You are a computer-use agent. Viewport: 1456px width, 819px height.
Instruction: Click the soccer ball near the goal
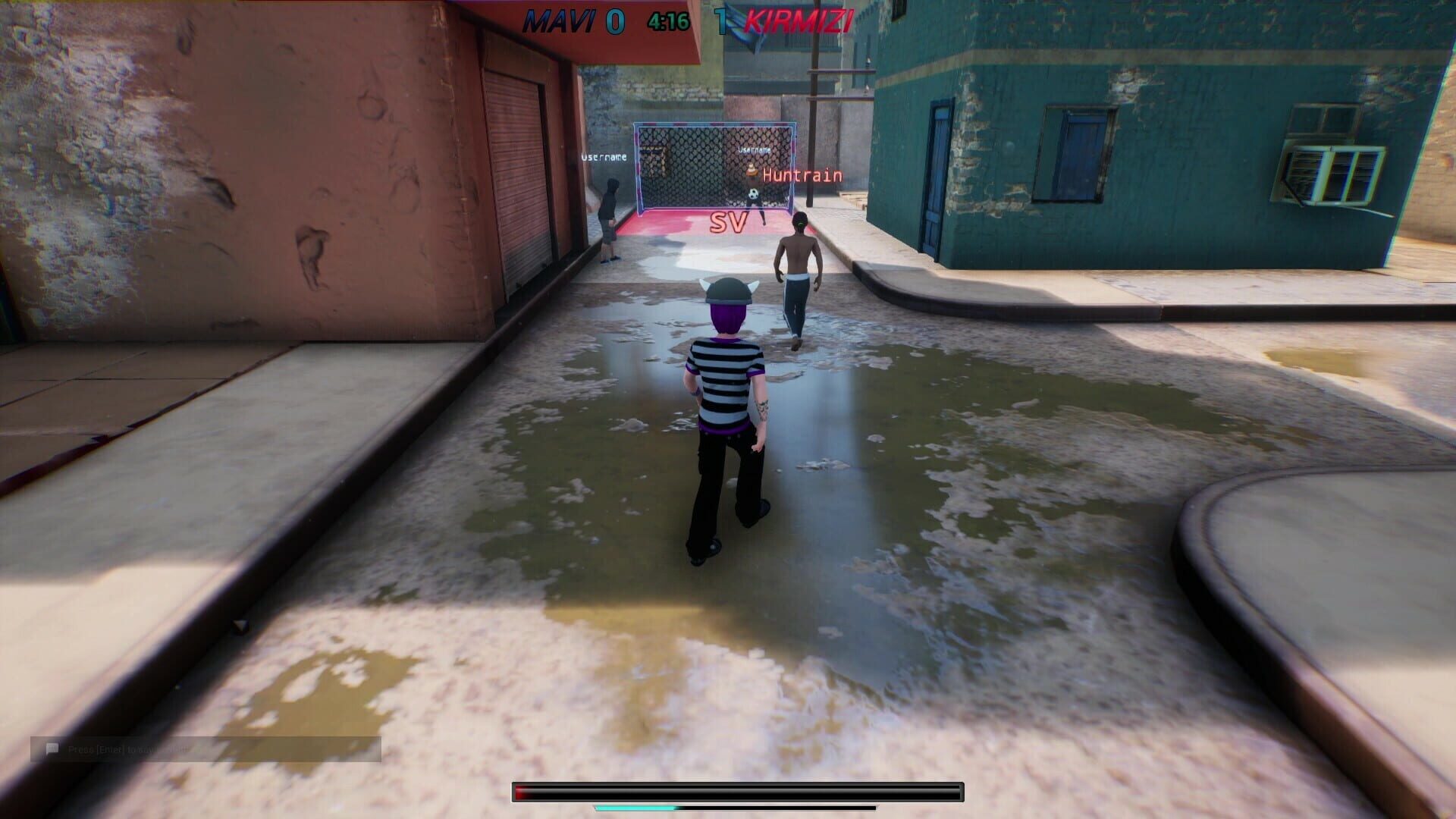point(753,194)
